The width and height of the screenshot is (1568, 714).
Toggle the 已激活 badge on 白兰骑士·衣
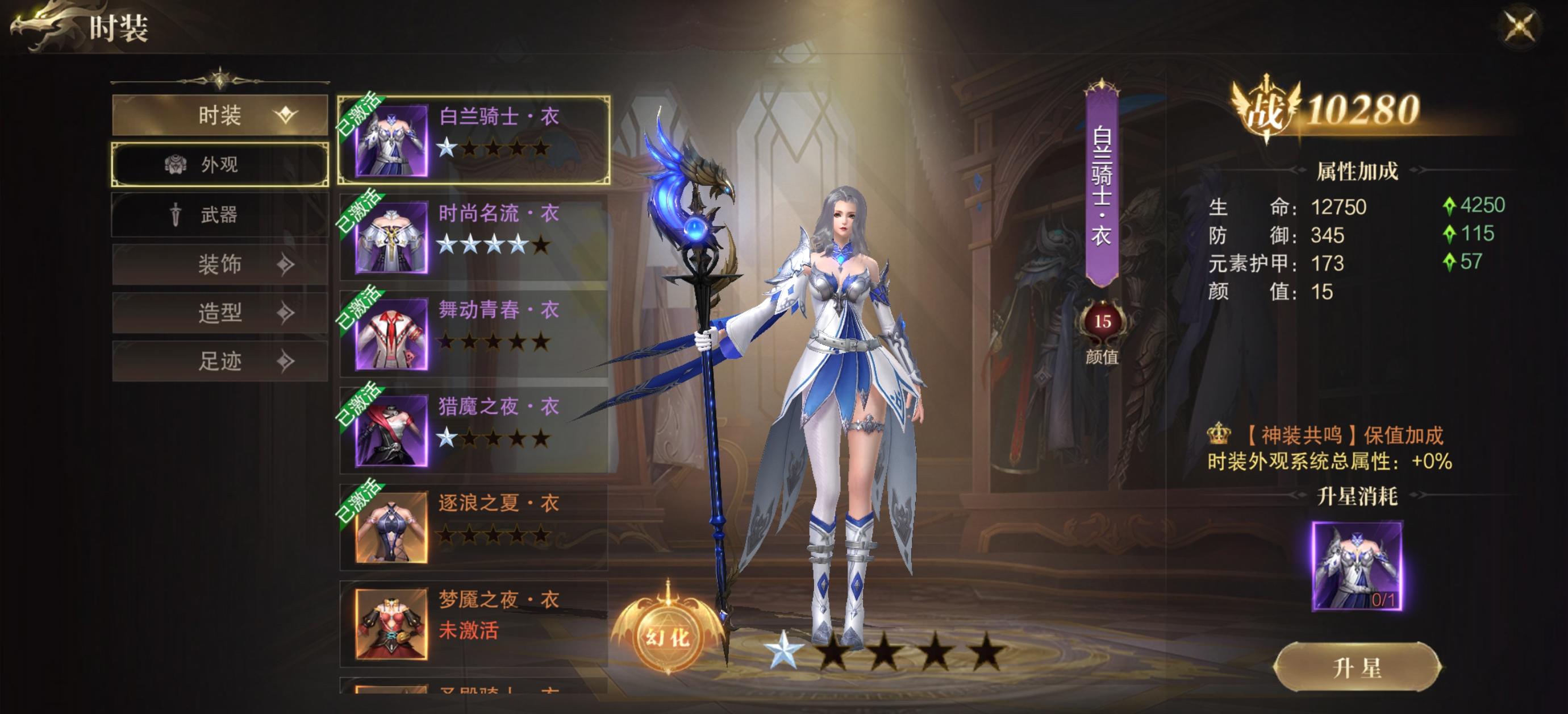click(360, 113)
